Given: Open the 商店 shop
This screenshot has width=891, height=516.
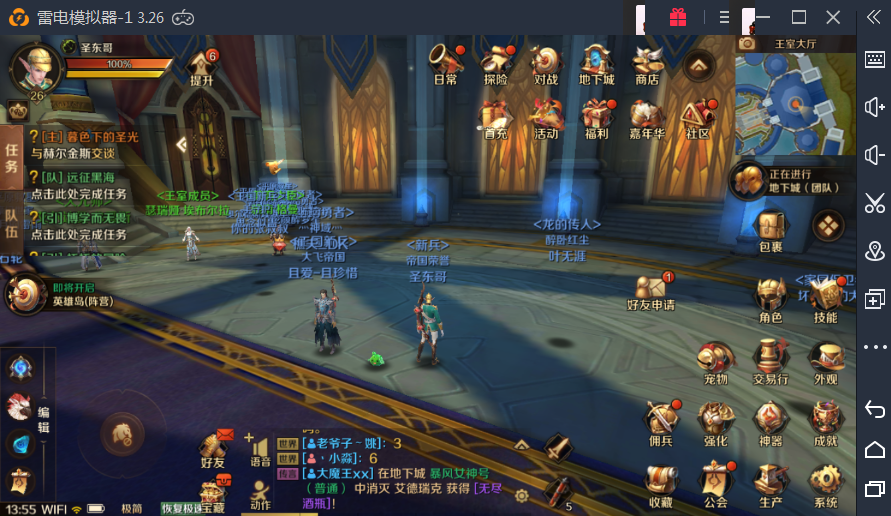Looking at the screenshot, I should coord(647,62).
